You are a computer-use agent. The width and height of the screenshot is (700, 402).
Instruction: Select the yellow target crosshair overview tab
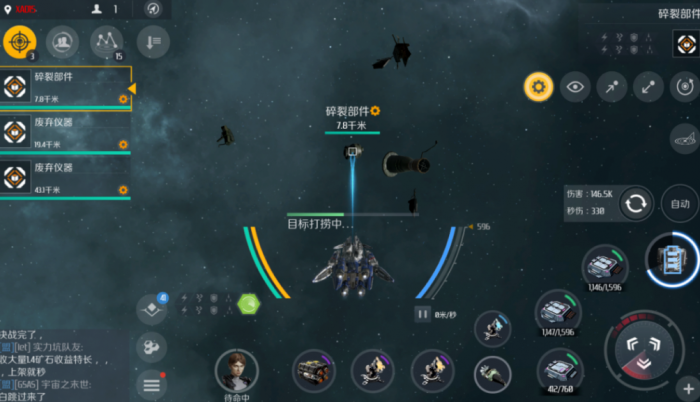20,41
